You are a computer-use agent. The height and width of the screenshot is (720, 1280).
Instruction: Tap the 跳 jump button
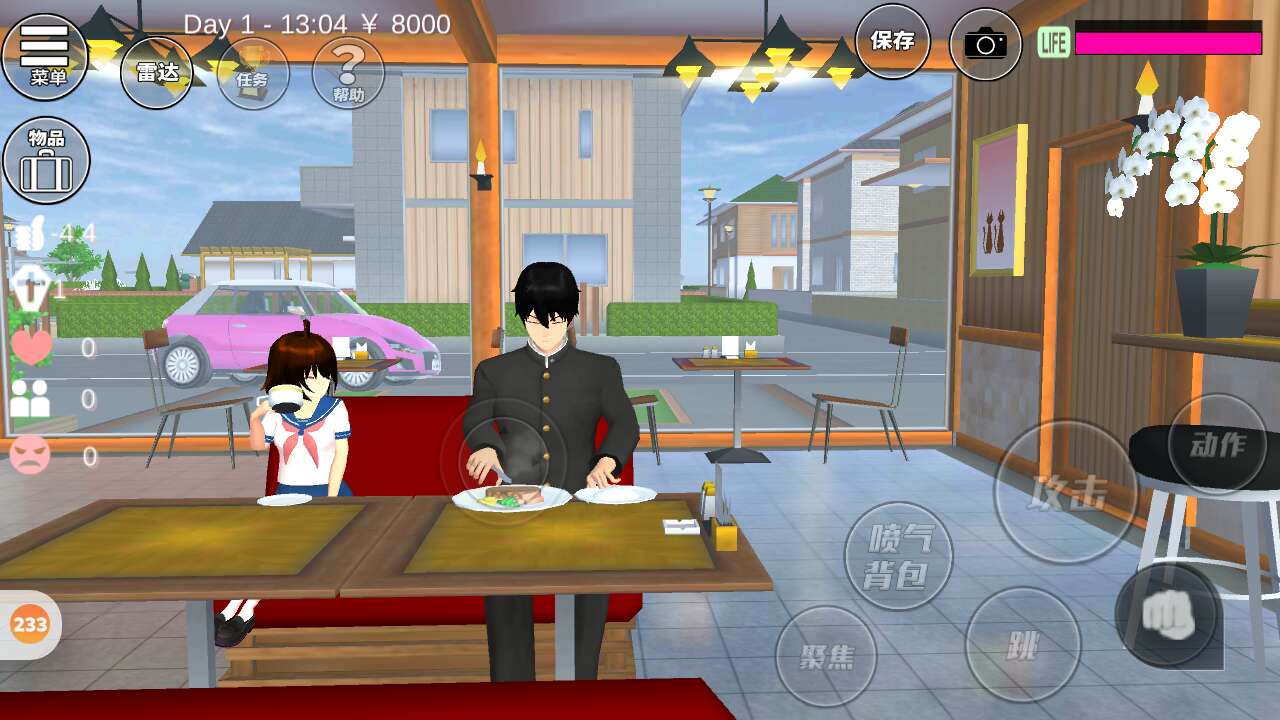[1022, 644]
